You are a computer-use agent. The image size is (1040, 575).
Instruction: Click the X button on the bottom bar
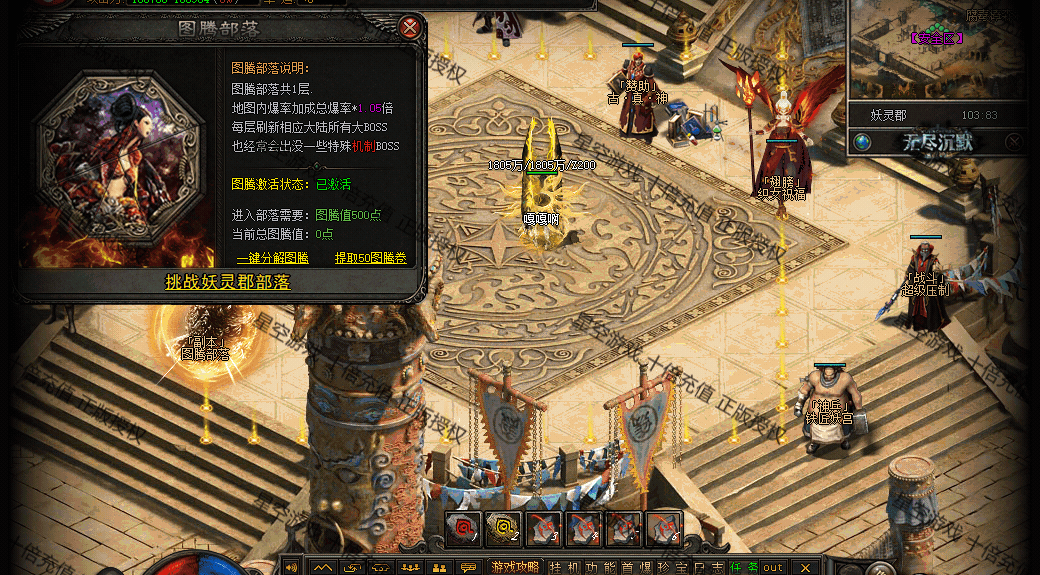tap(804, 567)
